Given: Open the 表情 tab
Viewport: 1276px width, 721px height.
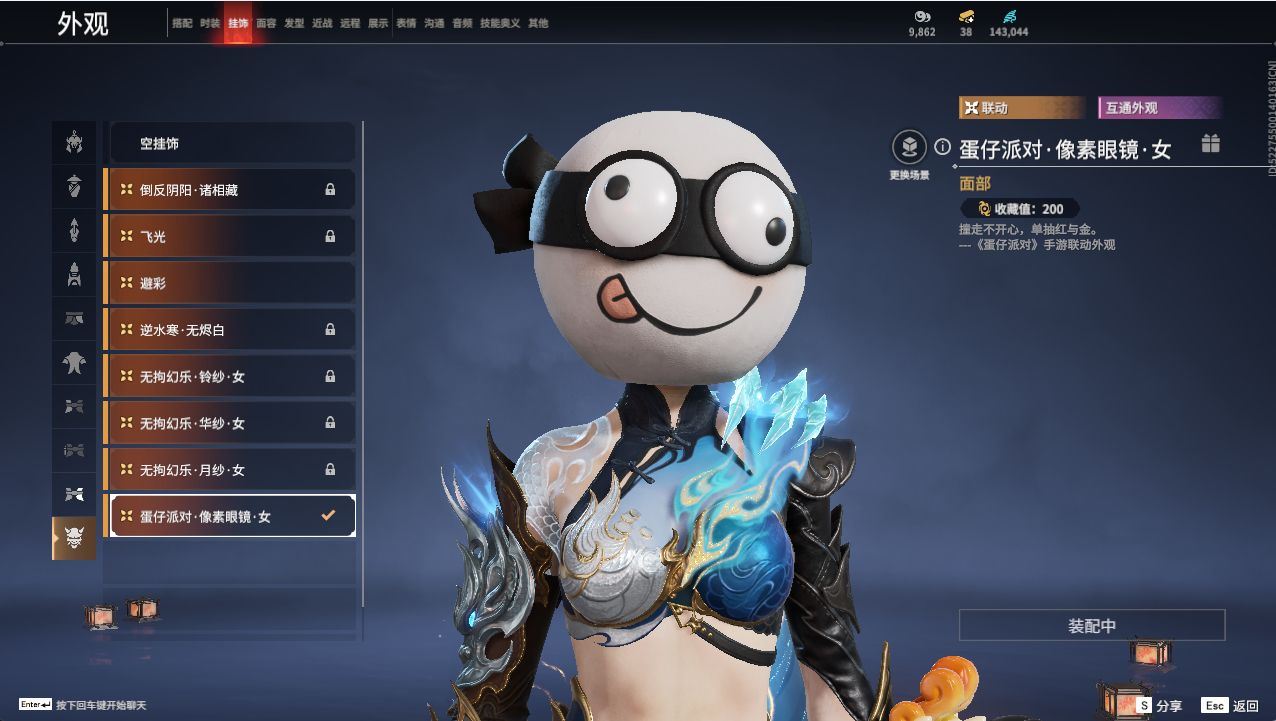Looking at the screenshot, I should tap(406, 23).
